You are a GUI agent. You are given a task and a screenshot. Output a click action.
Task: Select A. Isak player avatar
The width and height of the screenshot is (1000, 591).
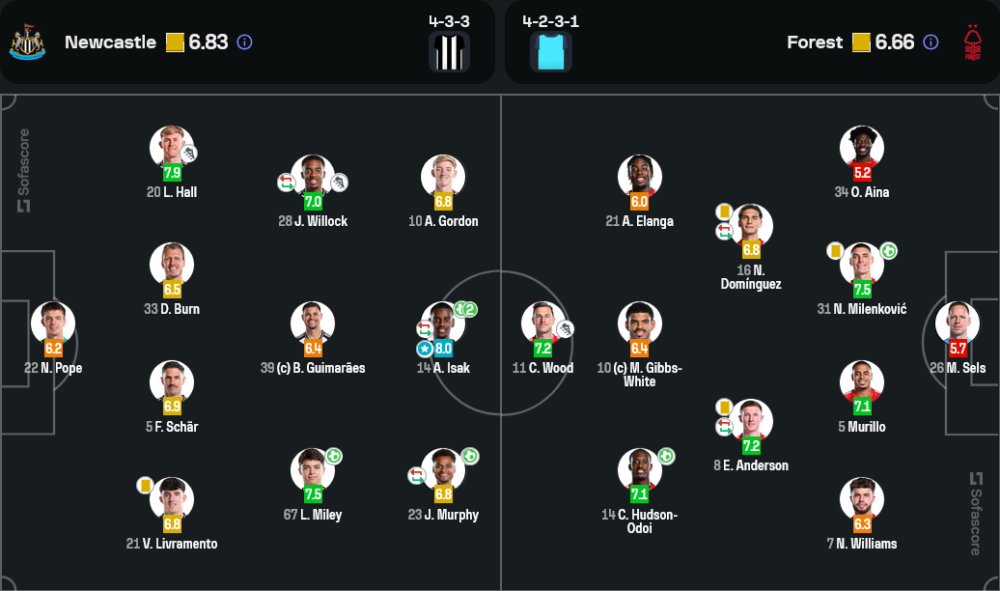coord(443,323)
